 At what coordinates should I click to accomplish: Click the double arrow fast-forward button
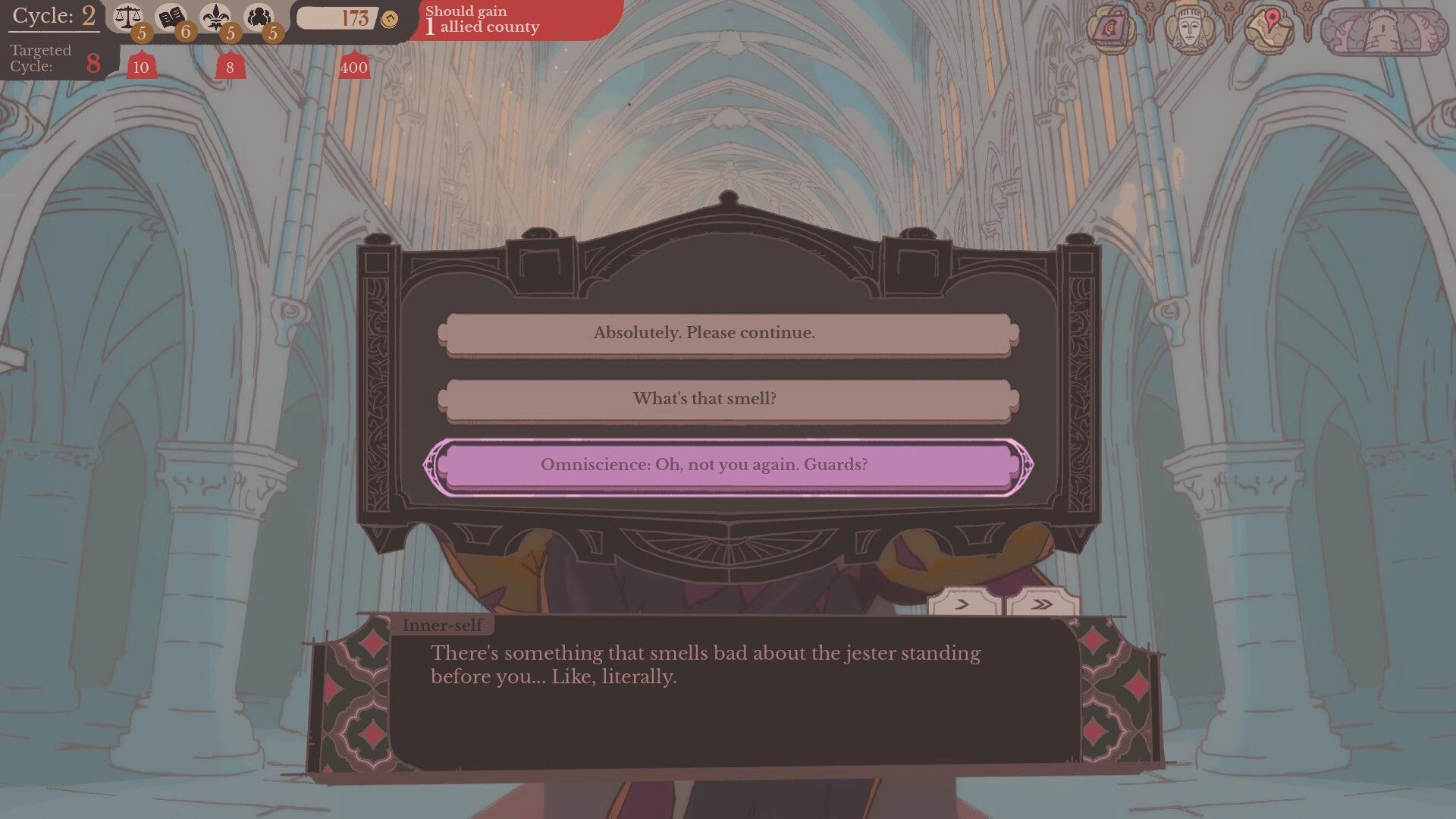click(1040, 604)
